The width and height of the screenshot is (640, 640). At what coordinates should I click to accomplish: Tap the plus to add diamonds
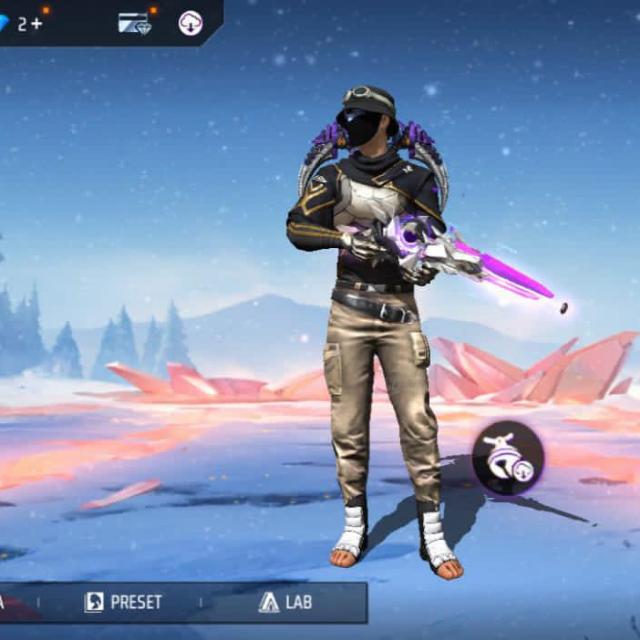[37, 23]
